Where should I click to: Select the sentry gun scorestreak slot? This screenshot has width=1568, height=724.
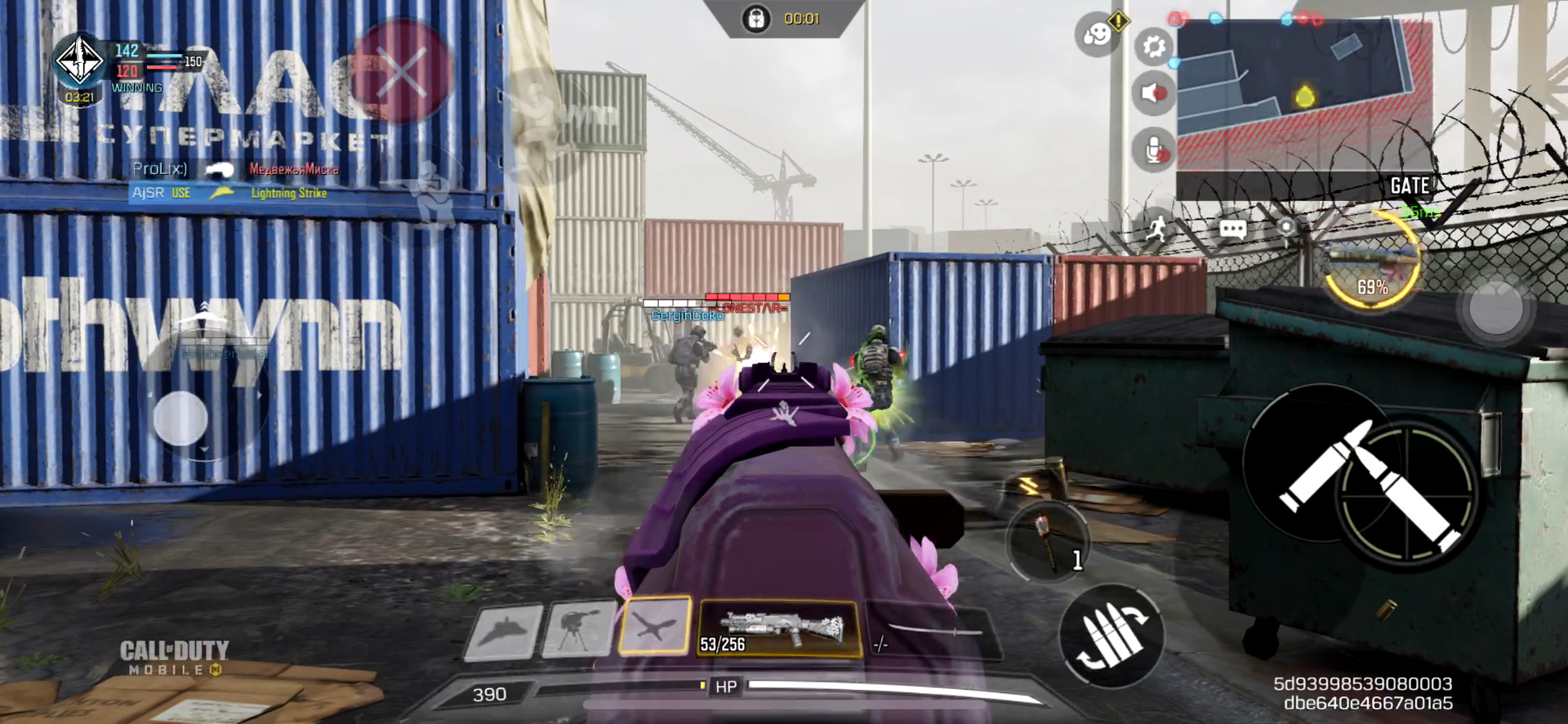pos(578,628)
